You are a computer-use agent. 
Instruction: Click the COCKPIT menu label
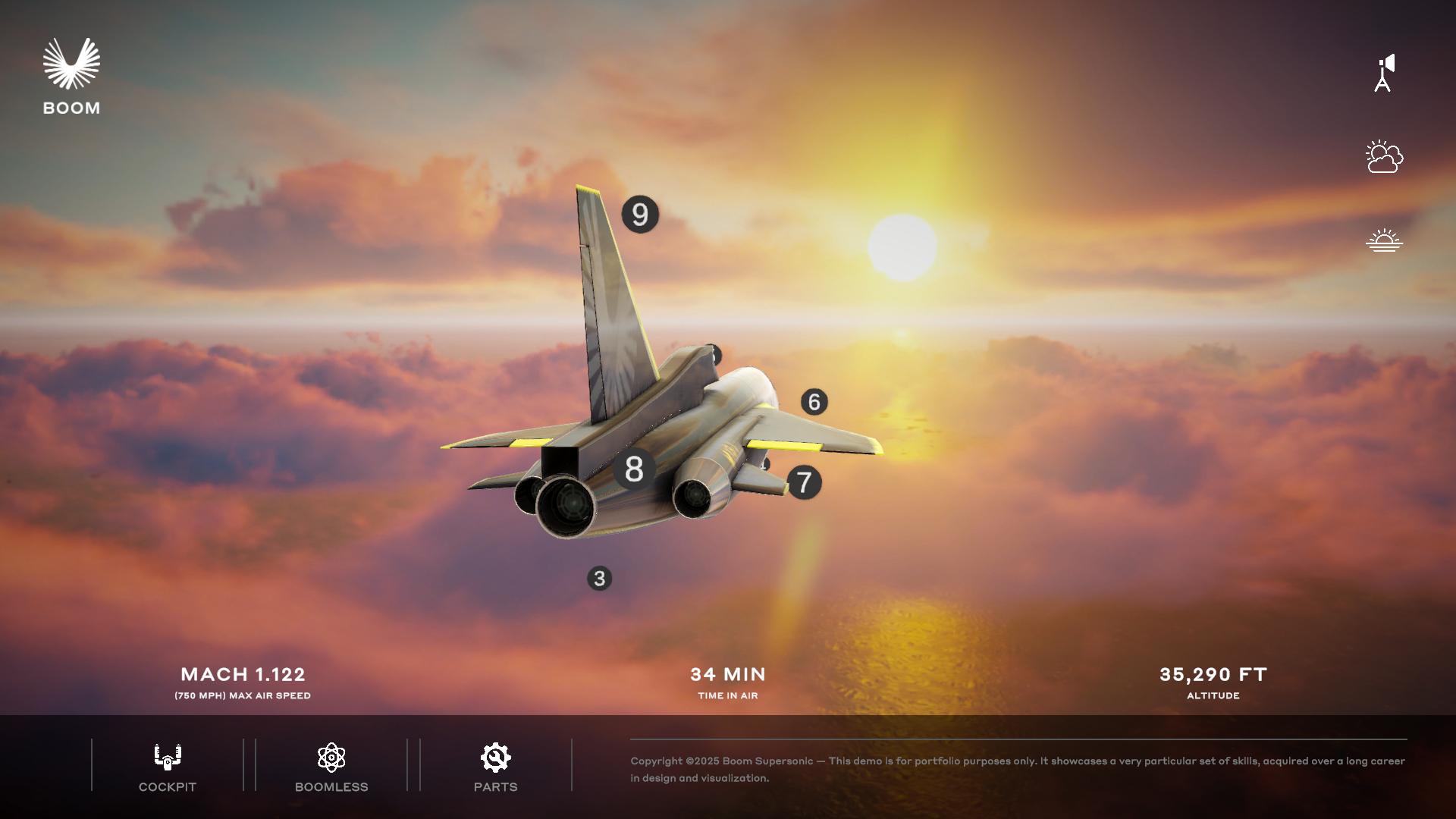(x=166, y=786)
